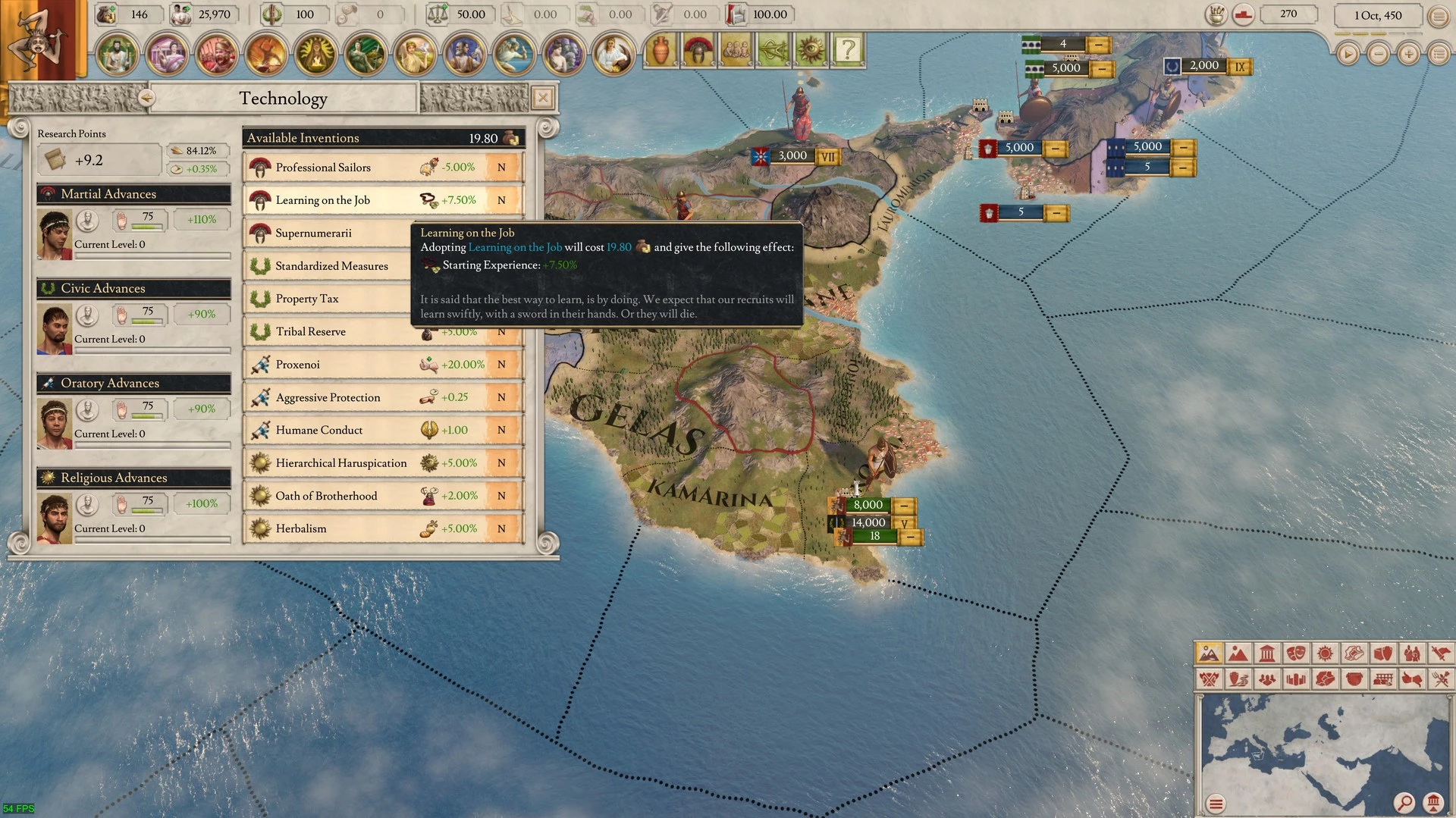
Task: Resume the game with the play button
Action: 1348,54
